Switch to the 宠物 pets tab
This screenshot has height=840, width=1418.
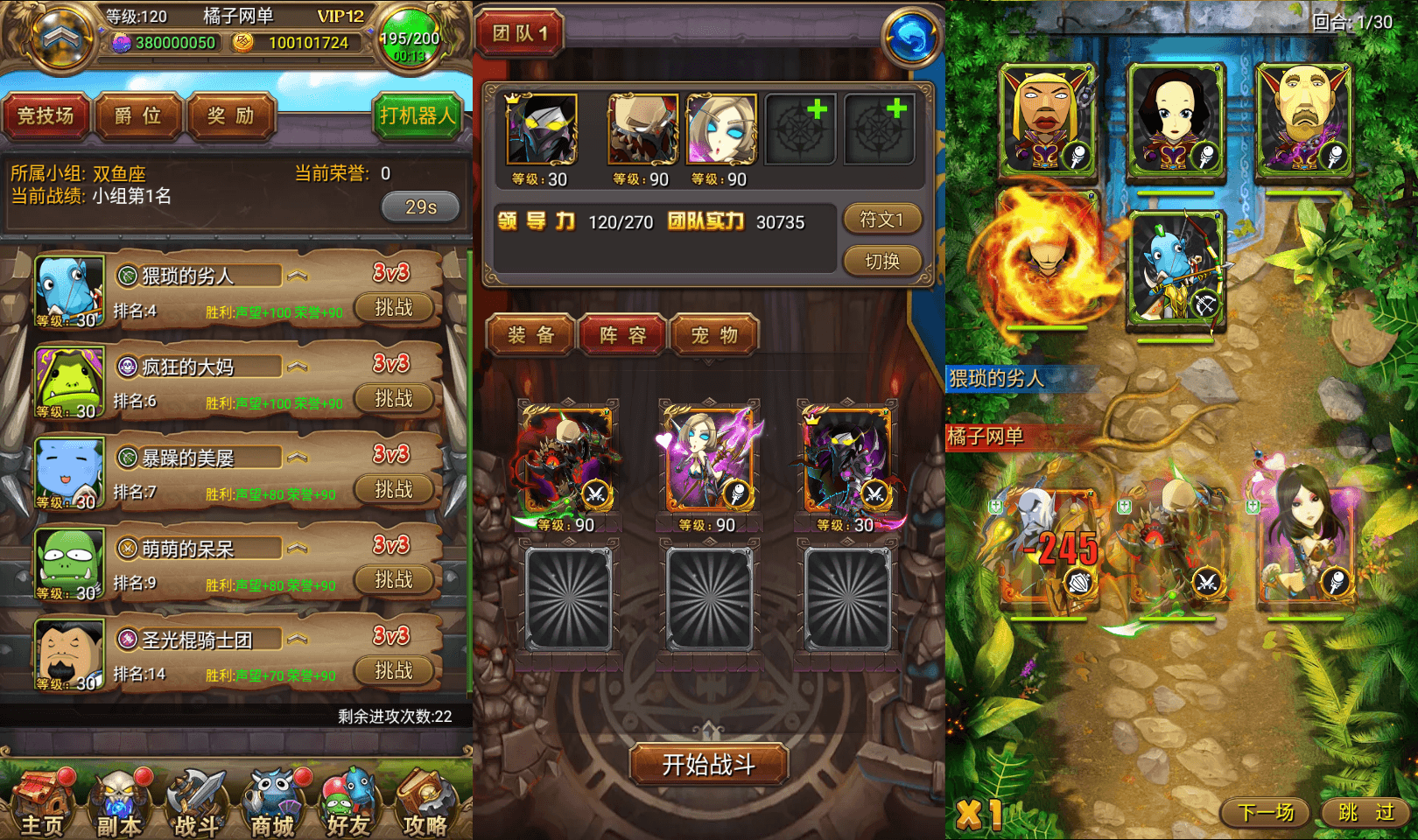[715, 335]
